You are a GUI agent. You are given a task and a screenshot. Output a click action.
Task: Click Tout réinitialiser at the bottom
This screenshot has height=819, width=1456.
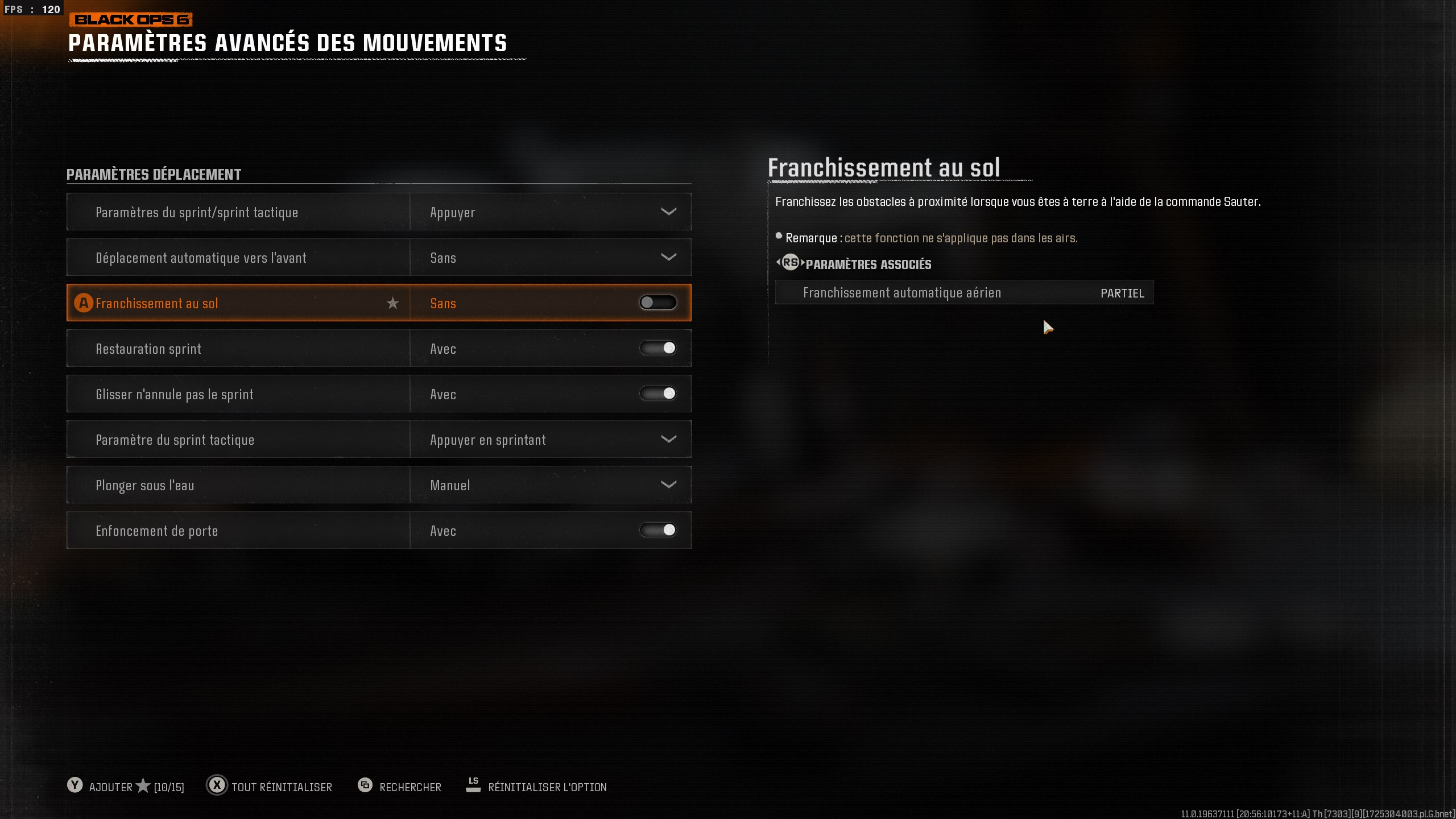[282, 787]
